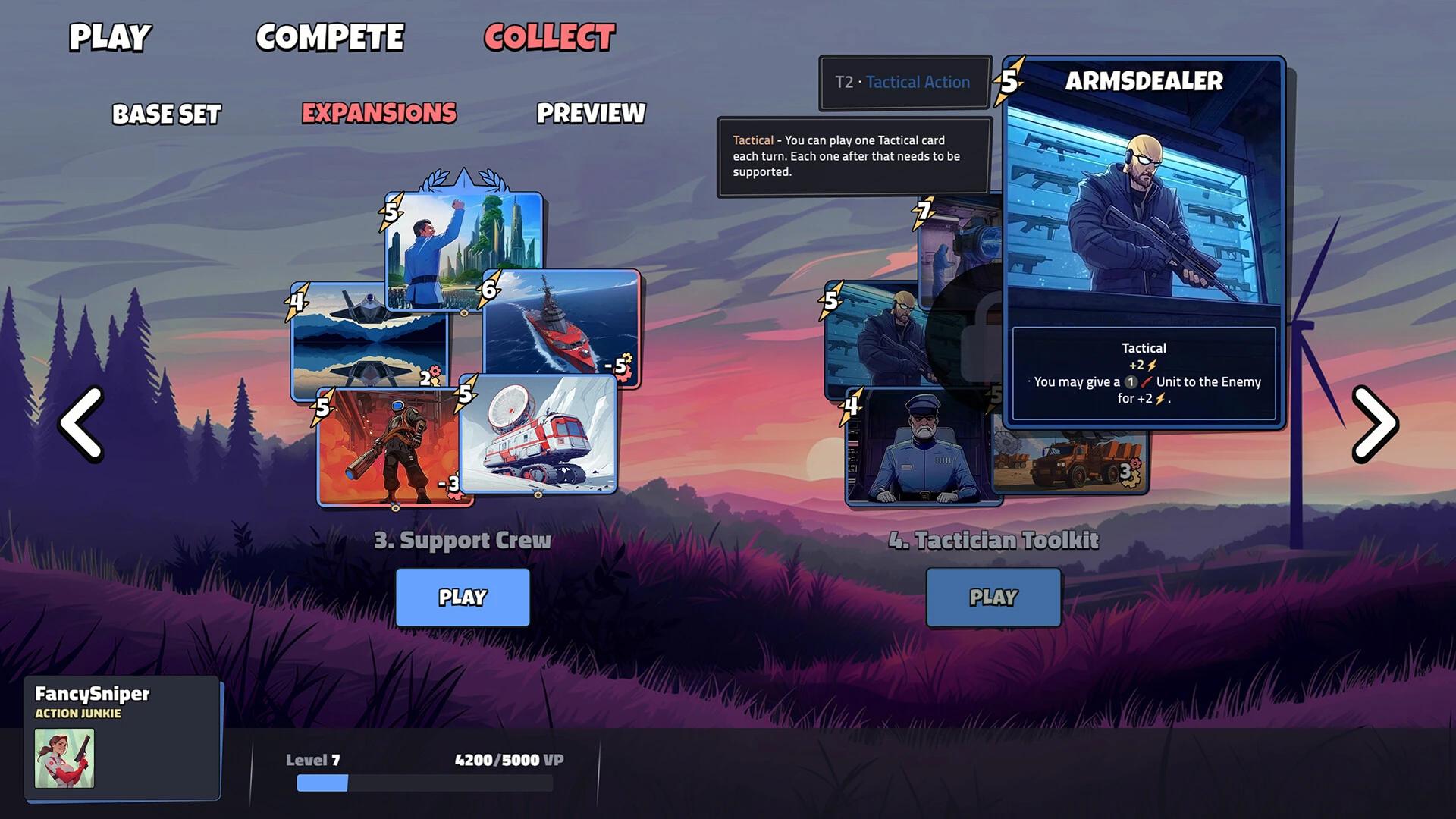Click the left carousel navigation arrow

81,423
